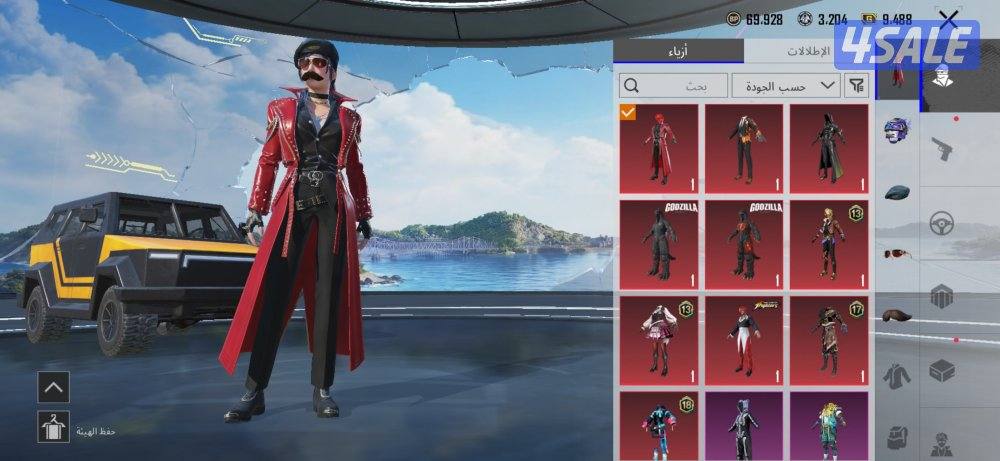Close the inventory screen
The height and width of the screenshot is (461, 1000).
(948, 19)
